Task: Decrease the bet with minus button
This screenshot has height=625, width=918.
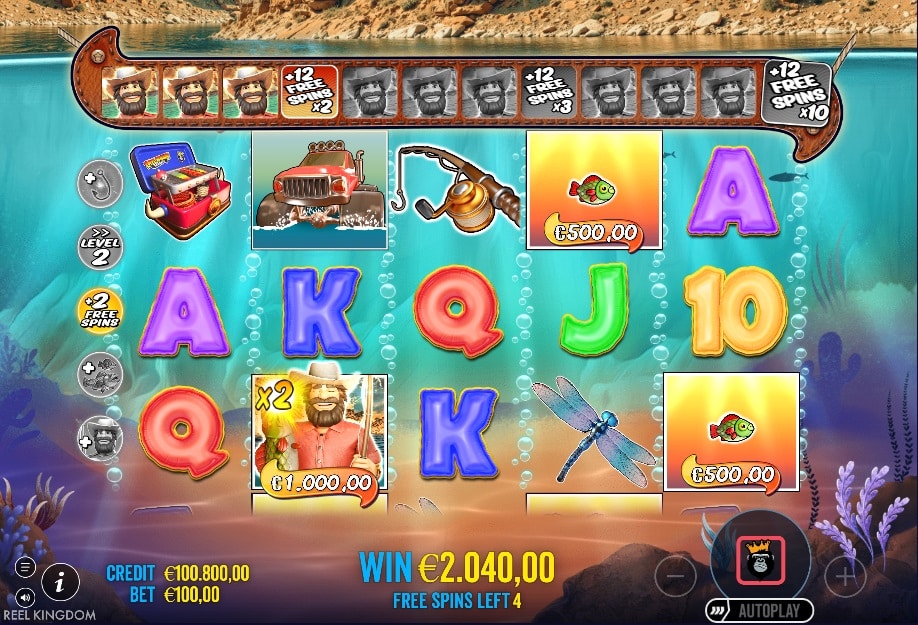Action: point(677,576)
